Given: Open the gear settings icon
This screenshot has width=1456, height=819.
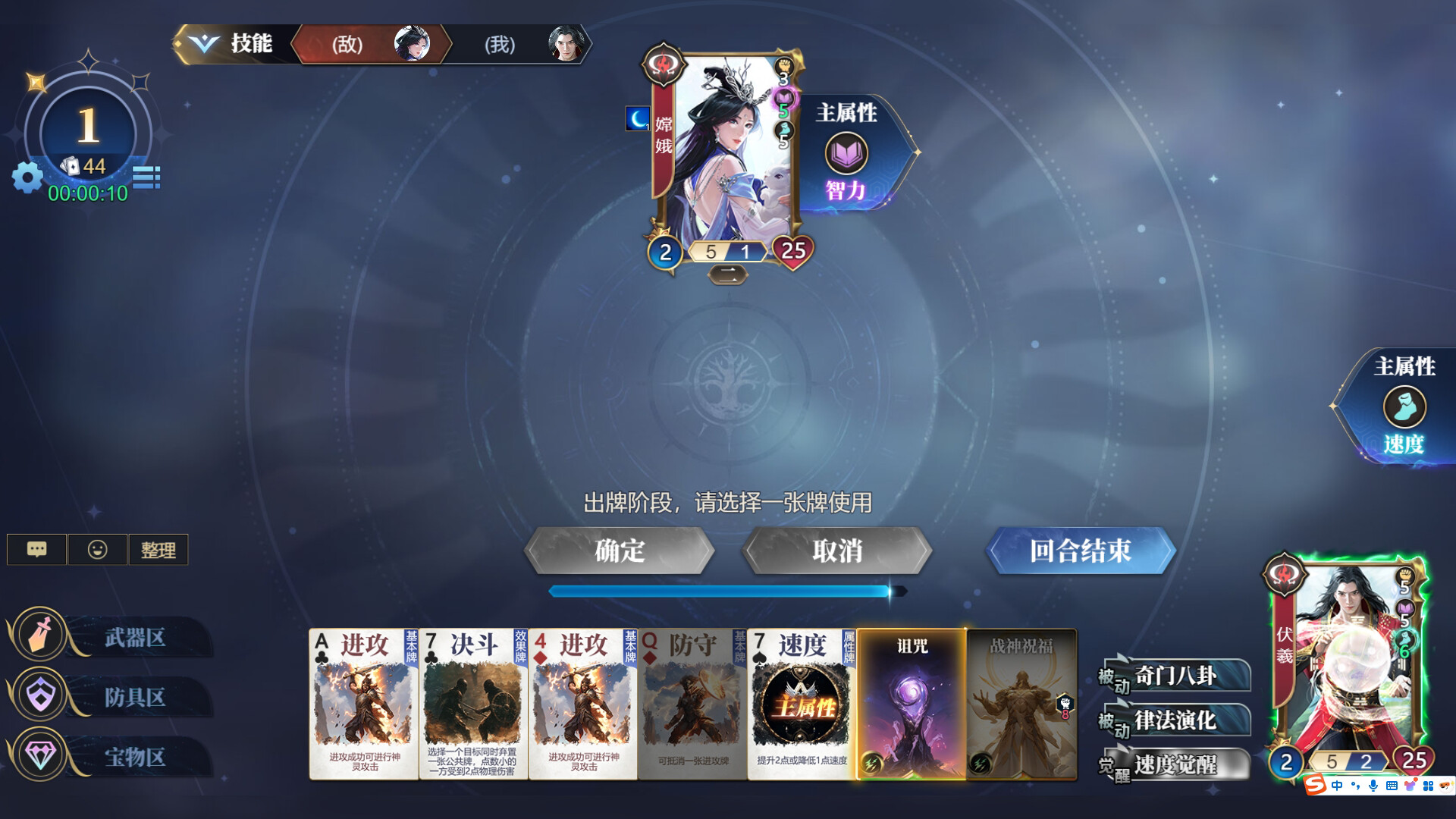Looking at the screenshot, I should click(28, 177).
